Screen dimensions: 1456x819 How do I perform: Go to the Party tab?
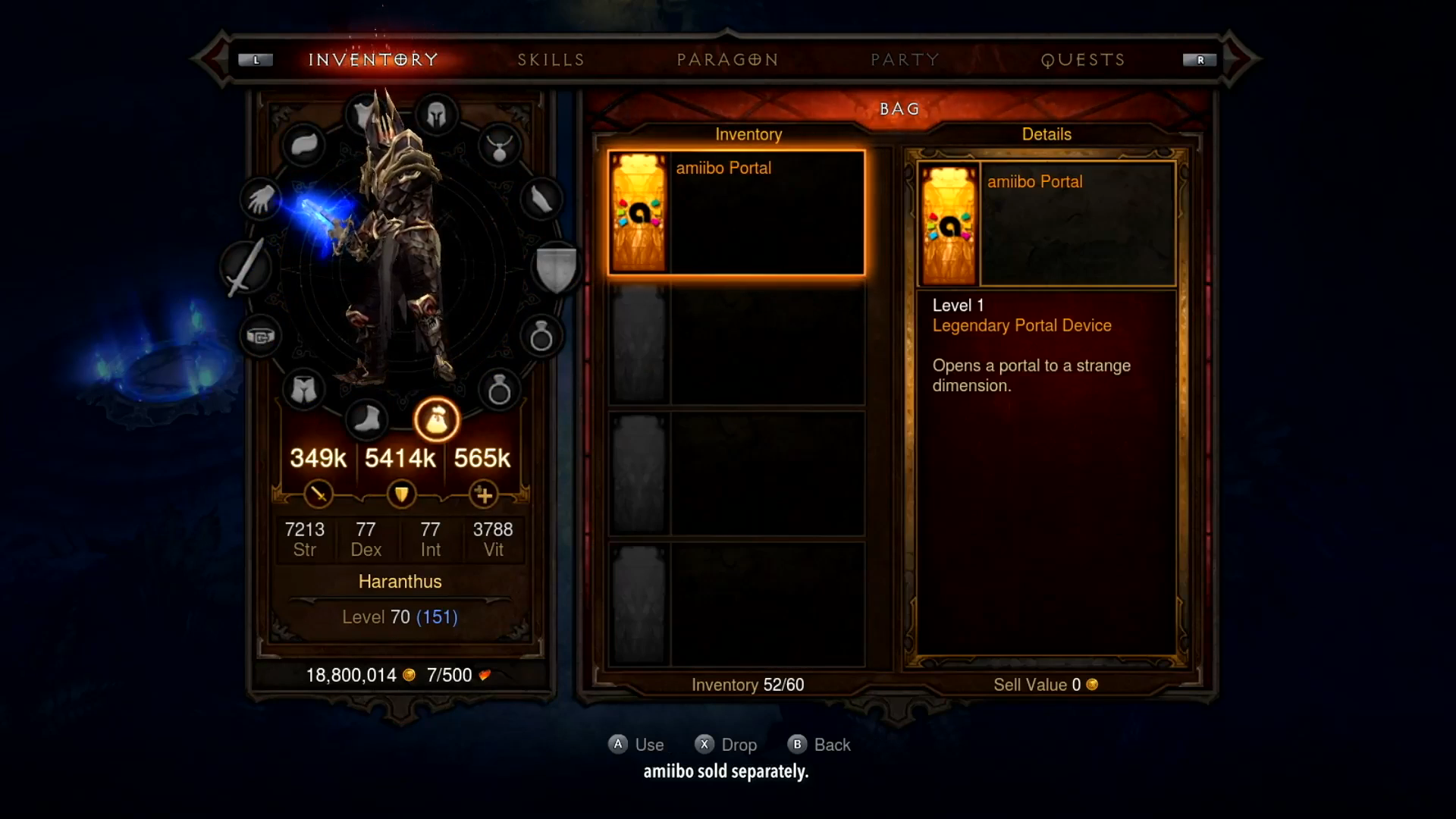click(905, 60)
